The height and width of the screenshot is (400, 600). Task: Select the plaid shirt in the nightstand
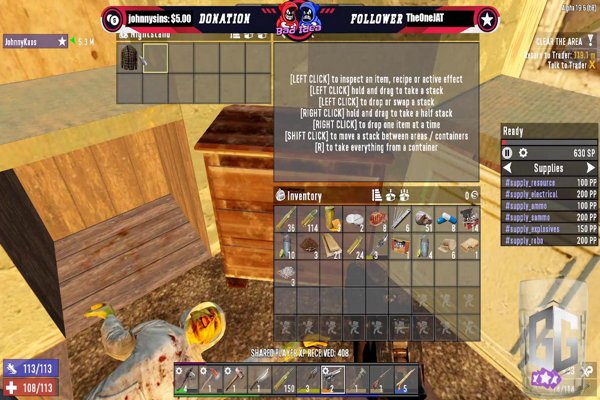pos(128,58)
